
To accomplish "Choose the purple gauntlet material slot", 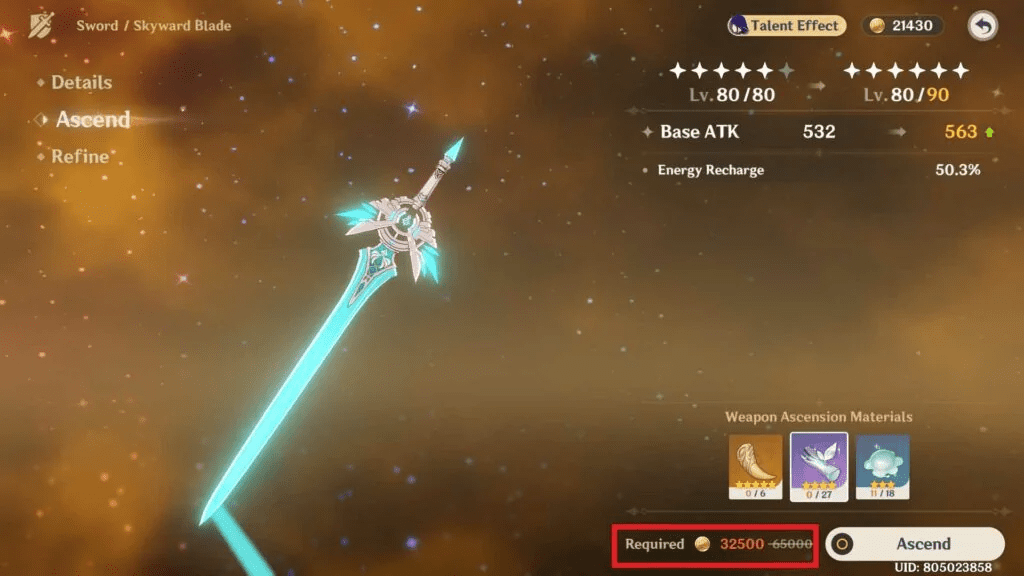I will click(x=819, y=467).
